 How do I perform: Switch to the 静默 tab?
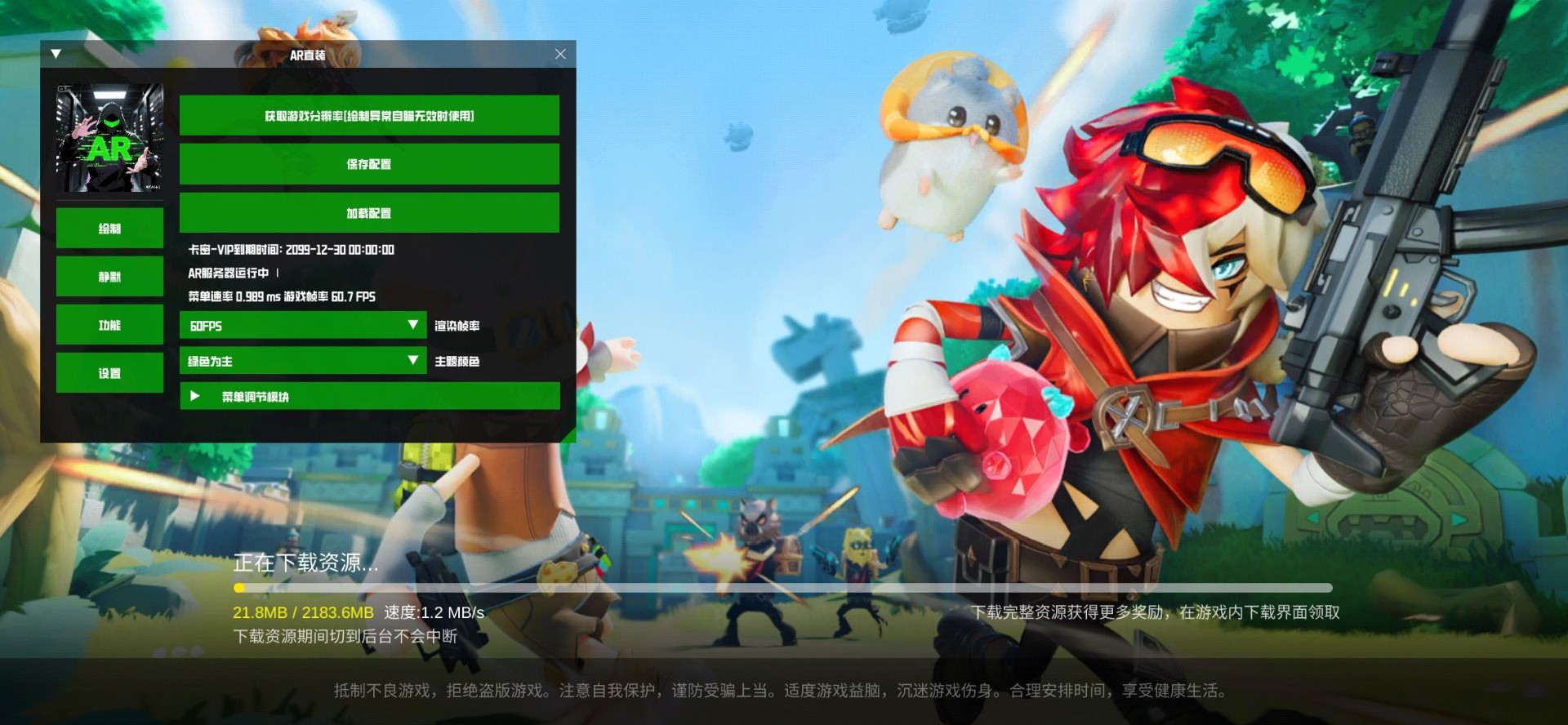(x=109, y=277)
